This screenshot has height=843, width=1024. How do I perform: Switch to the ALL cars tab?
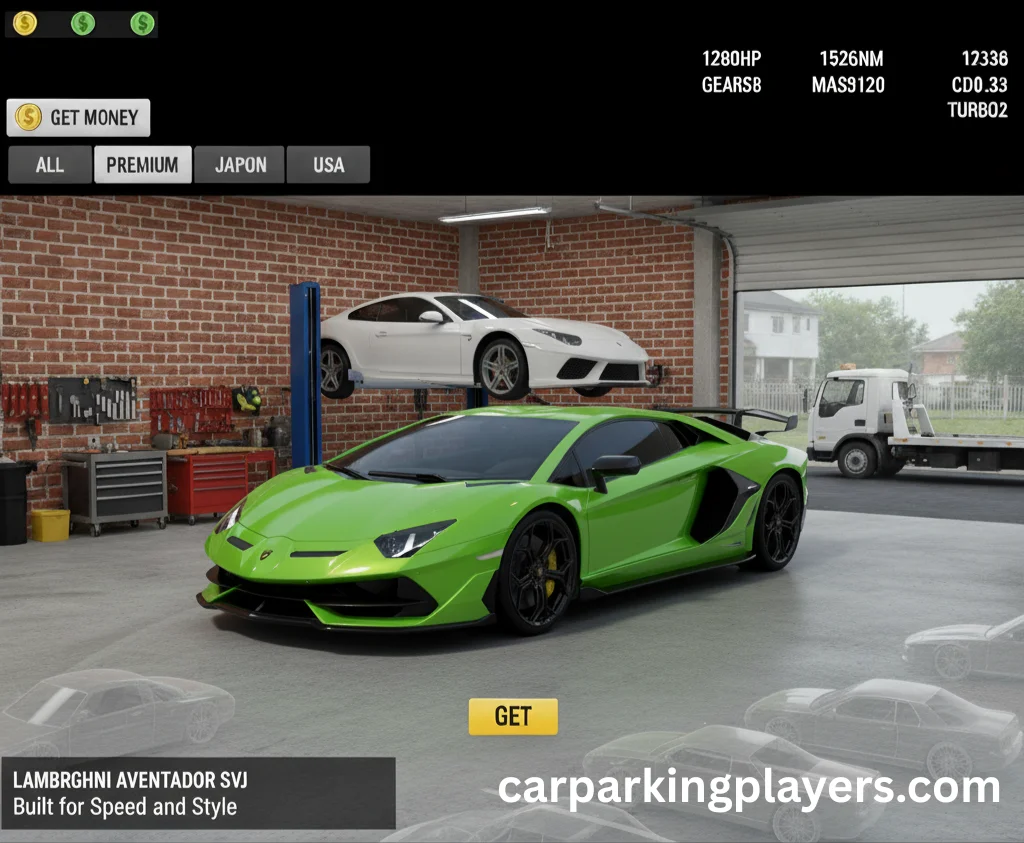pyautogui.click(x=50, y=165)
